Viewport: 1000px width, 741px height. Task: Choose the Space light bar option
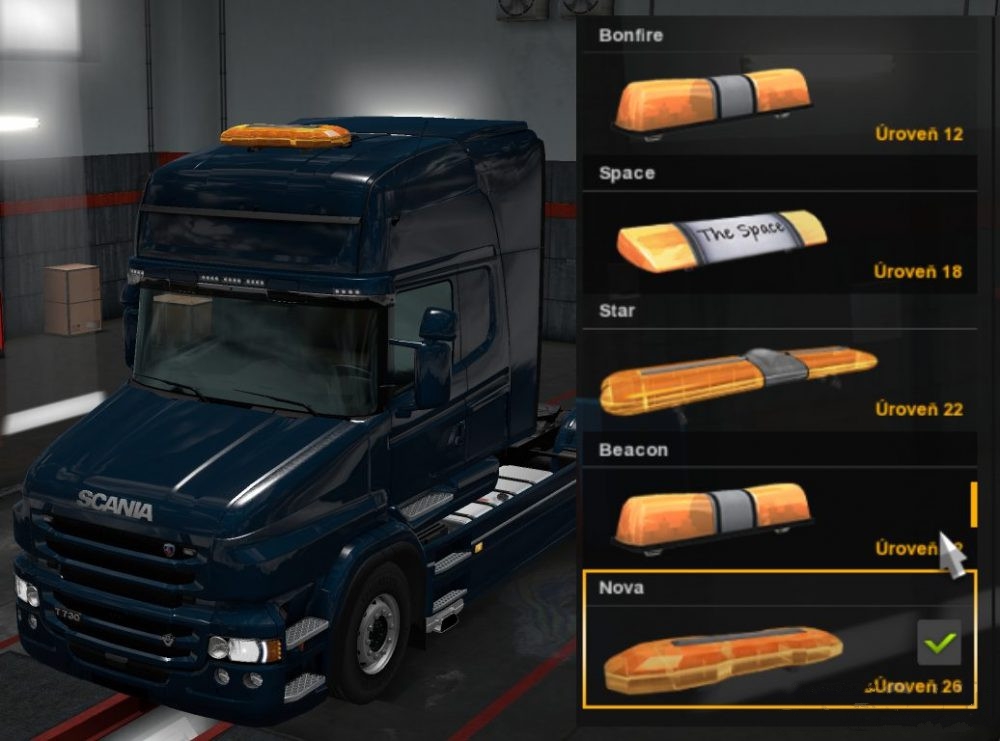pyautogui.click(x=722, y=240)
